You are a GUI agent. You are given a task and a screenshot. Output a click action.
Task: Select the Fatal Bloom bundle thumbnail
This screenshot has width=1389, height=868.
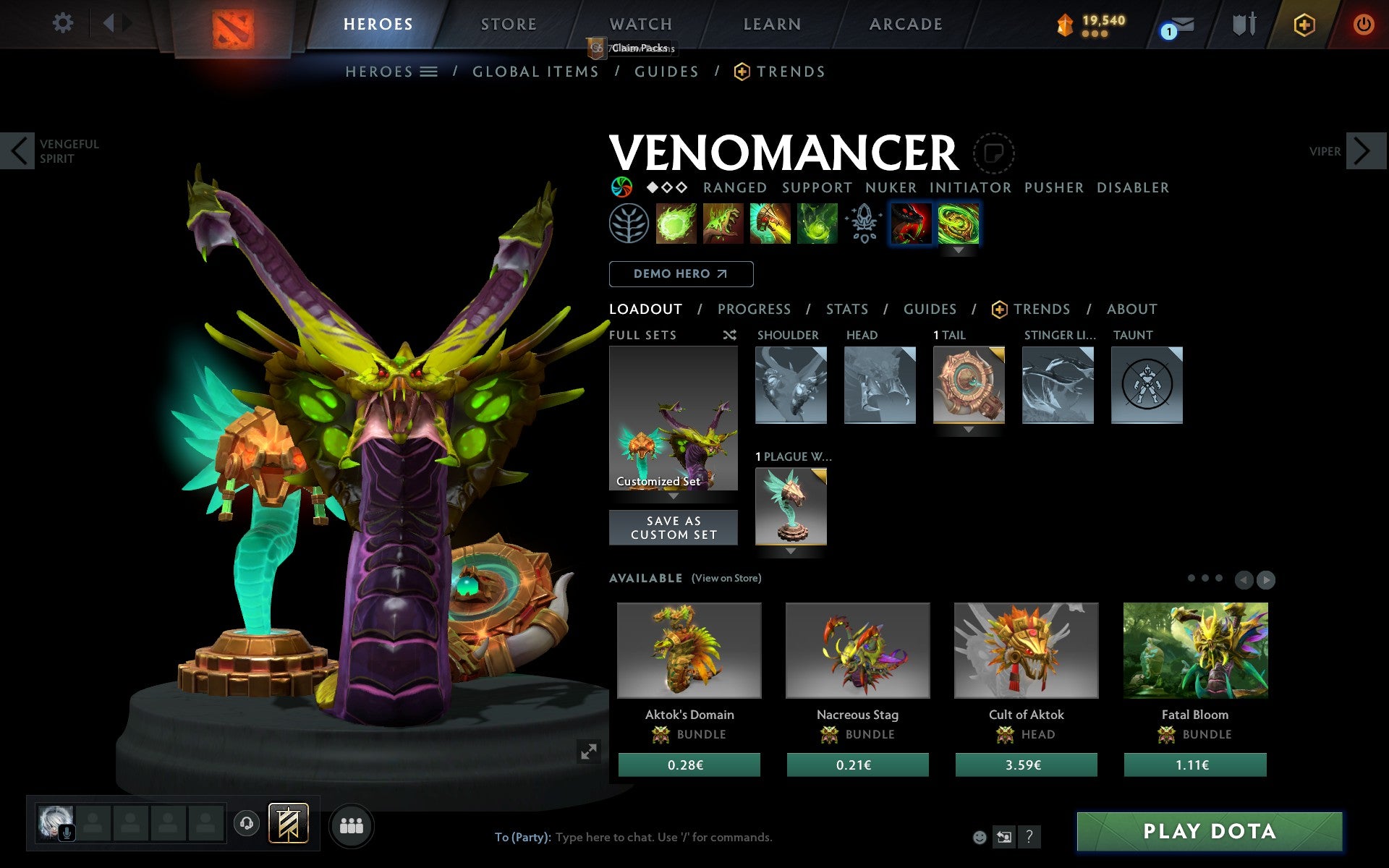point(1194,650)
